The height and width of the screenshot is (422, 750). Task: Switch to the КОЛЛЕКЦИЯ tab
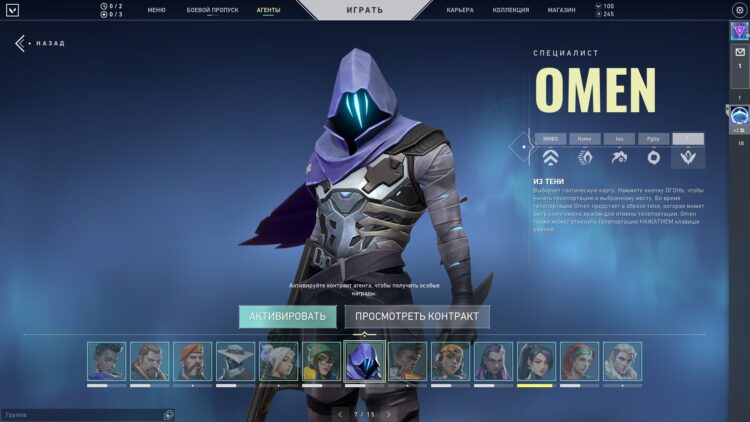[511, 10]
